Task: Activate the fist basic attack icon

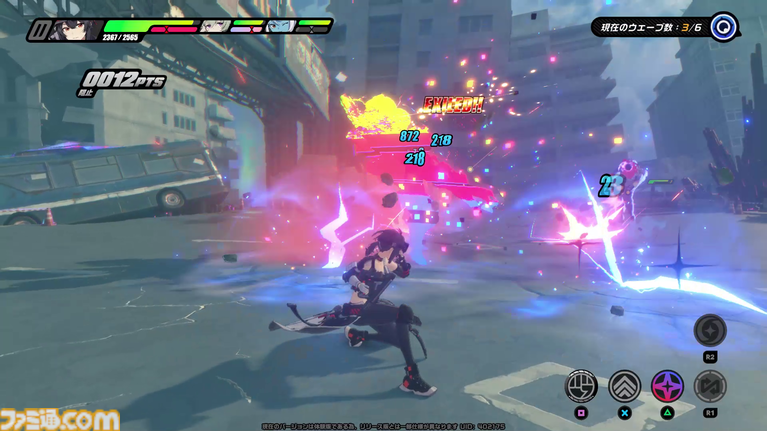Action: pyautogui.click(x=582, y=385)
